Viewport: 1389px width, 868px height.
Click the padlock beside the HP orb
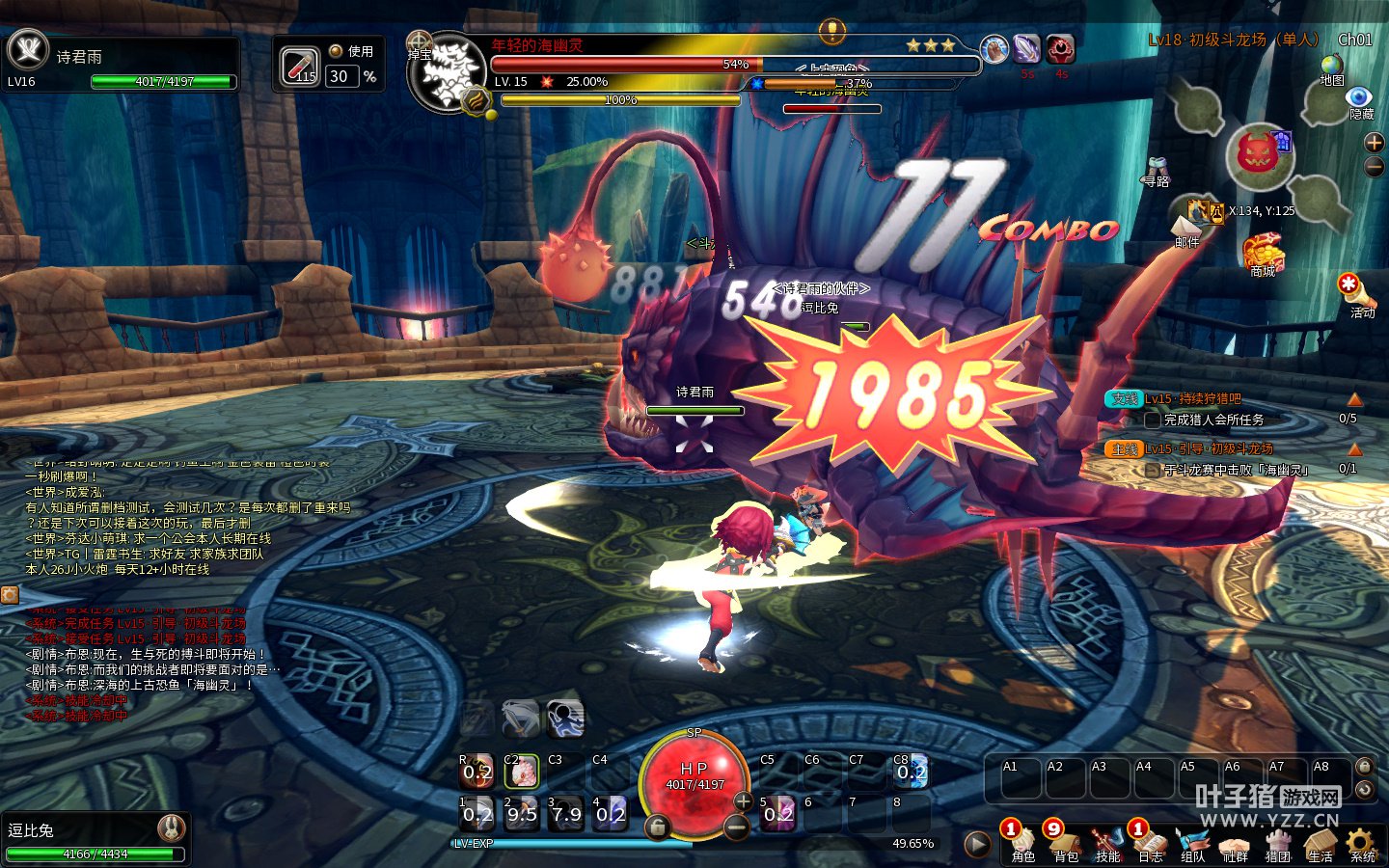[x=658, y=827]
